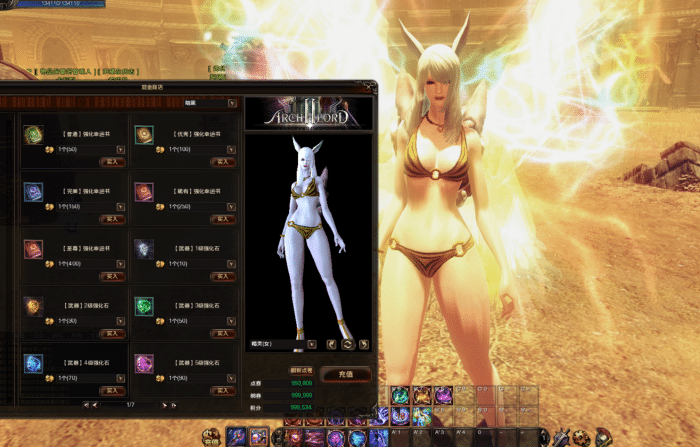Select the 武器 5级强化石 pink gem icon

click(x=144, y=363)
